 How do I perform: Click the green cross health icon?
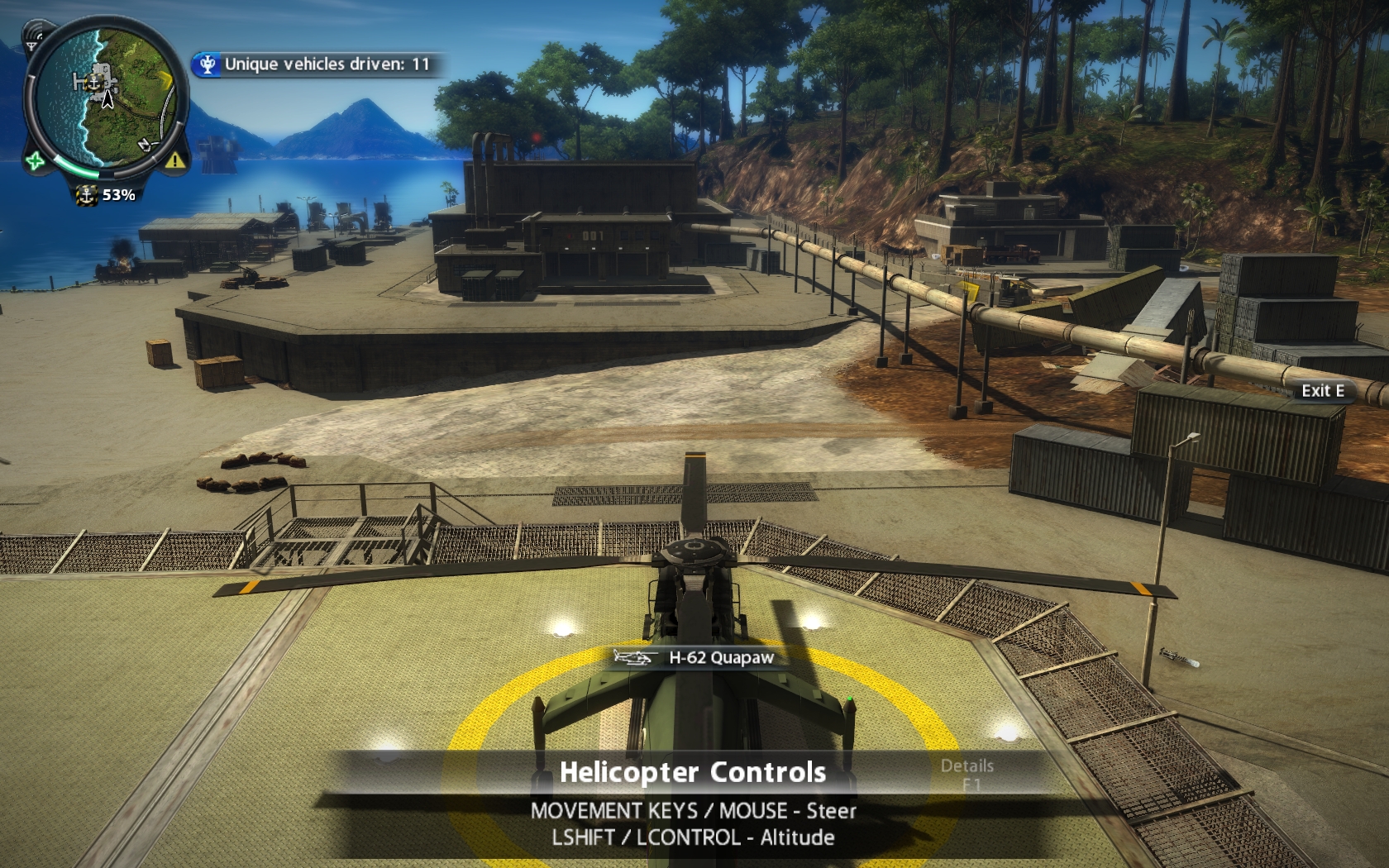click(35, 160)
